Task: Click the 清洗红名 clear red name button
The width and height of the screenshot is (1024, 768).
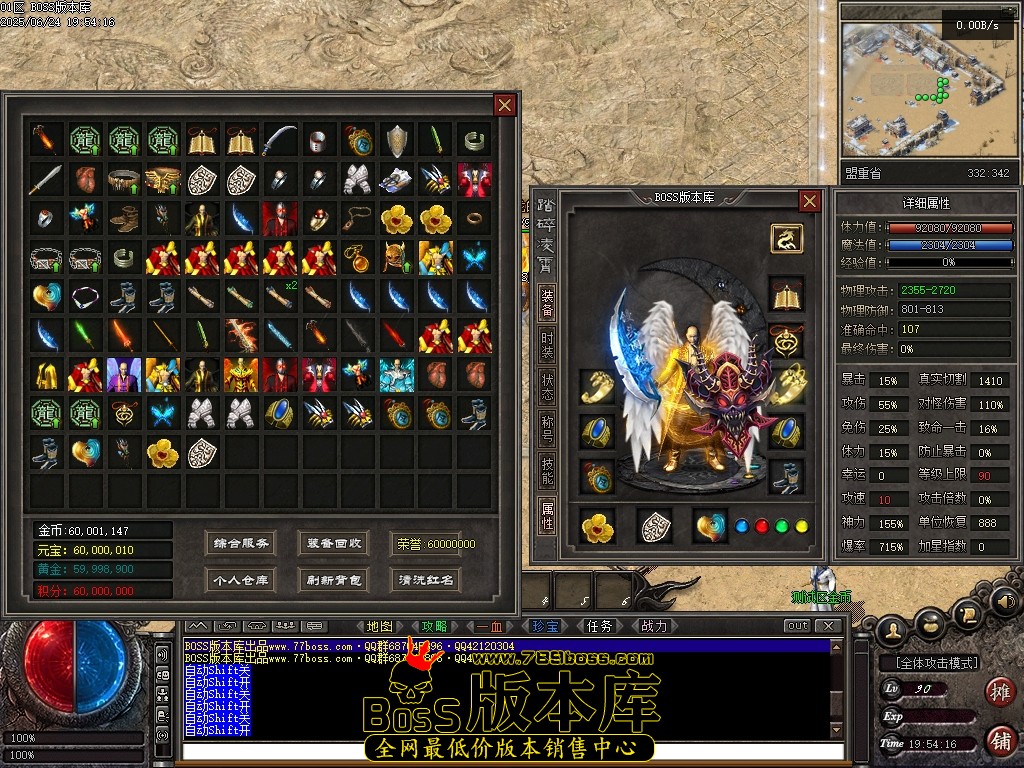Action: tap(426, 580)
